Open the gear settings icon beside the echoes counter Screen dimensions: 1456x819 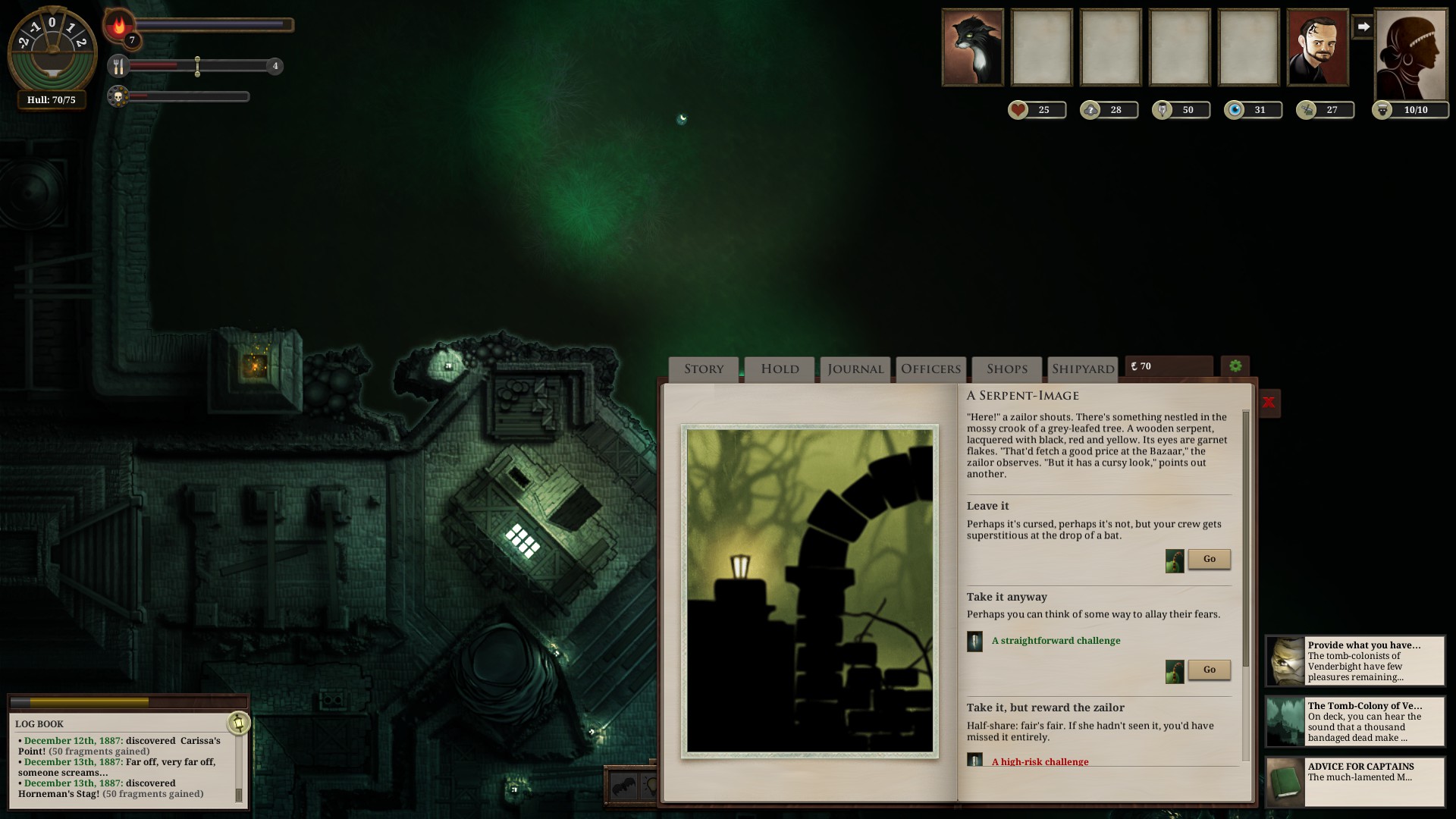coord(1236,367)
